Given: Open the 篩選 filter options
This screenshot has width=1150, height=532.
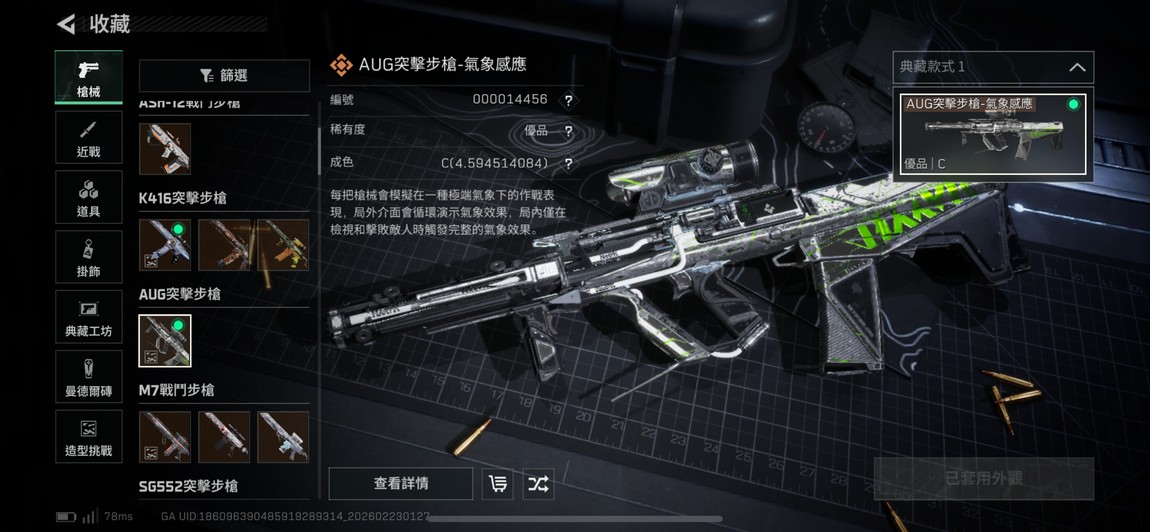Looking at the screenshot, I should point(224,76).
